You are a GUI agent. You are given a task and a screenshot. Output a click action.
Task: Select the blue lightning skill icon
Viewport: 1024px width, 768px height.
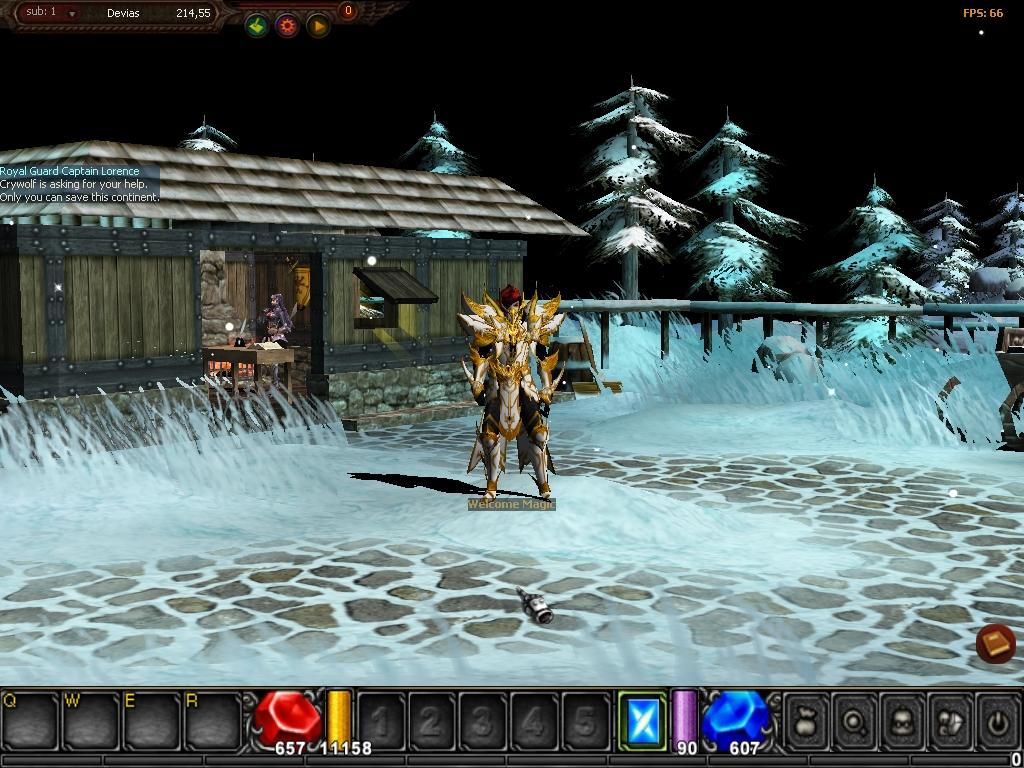[x=642, y=720]
